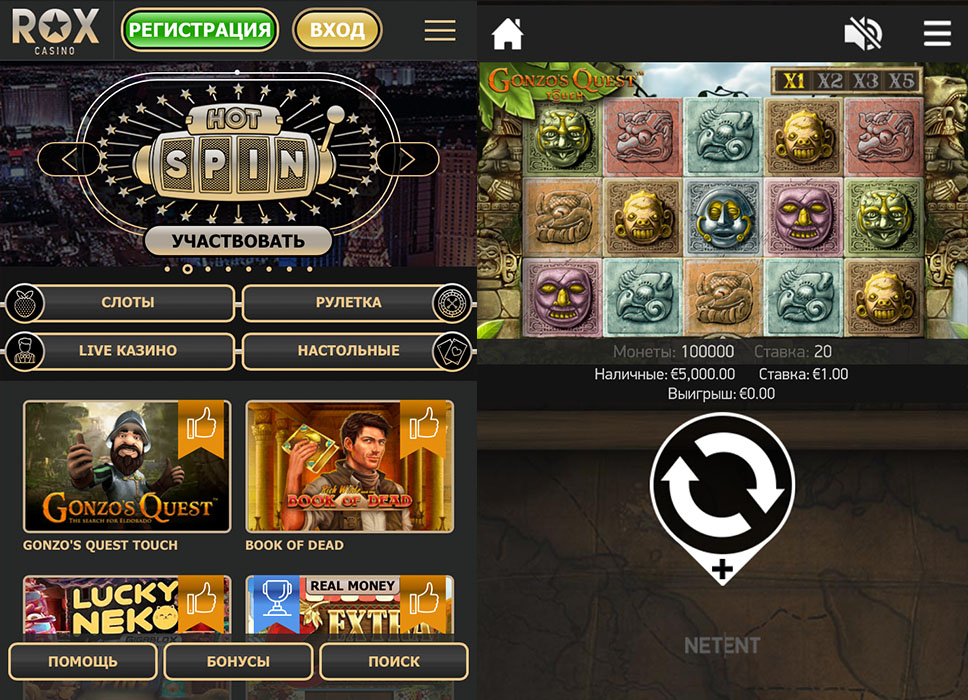Switch to the Рулетка category

click(x=348, y=302)
